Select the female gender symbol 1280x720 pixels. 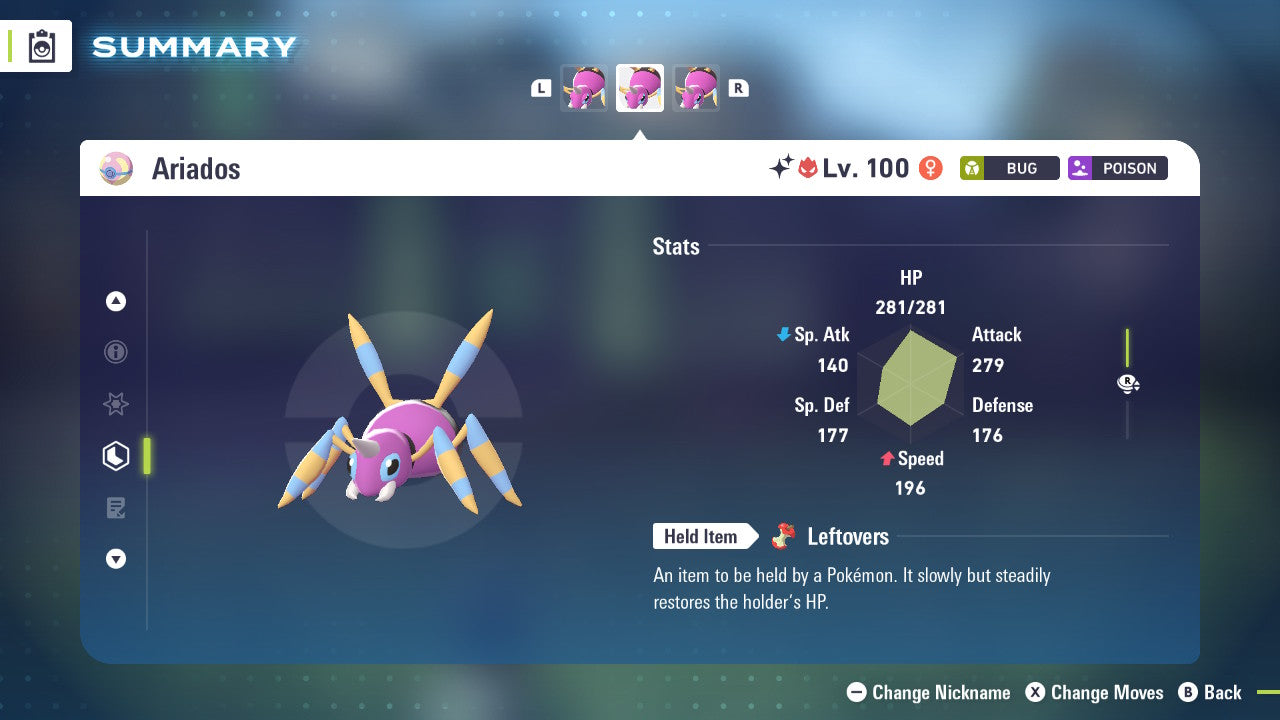[x=929, y=168]
